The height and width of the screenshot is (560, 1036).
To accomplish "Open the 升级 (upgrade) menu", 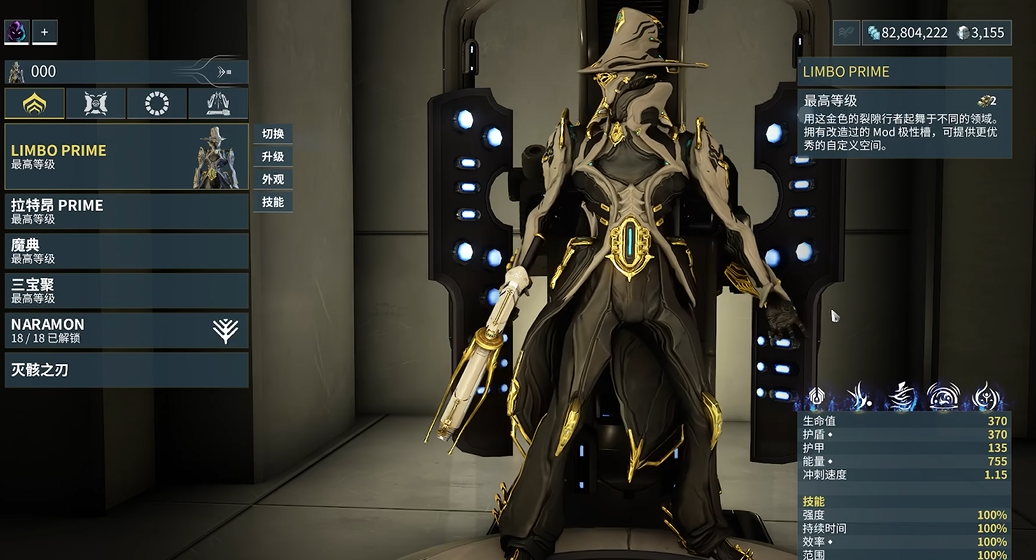I will [273, 157].
